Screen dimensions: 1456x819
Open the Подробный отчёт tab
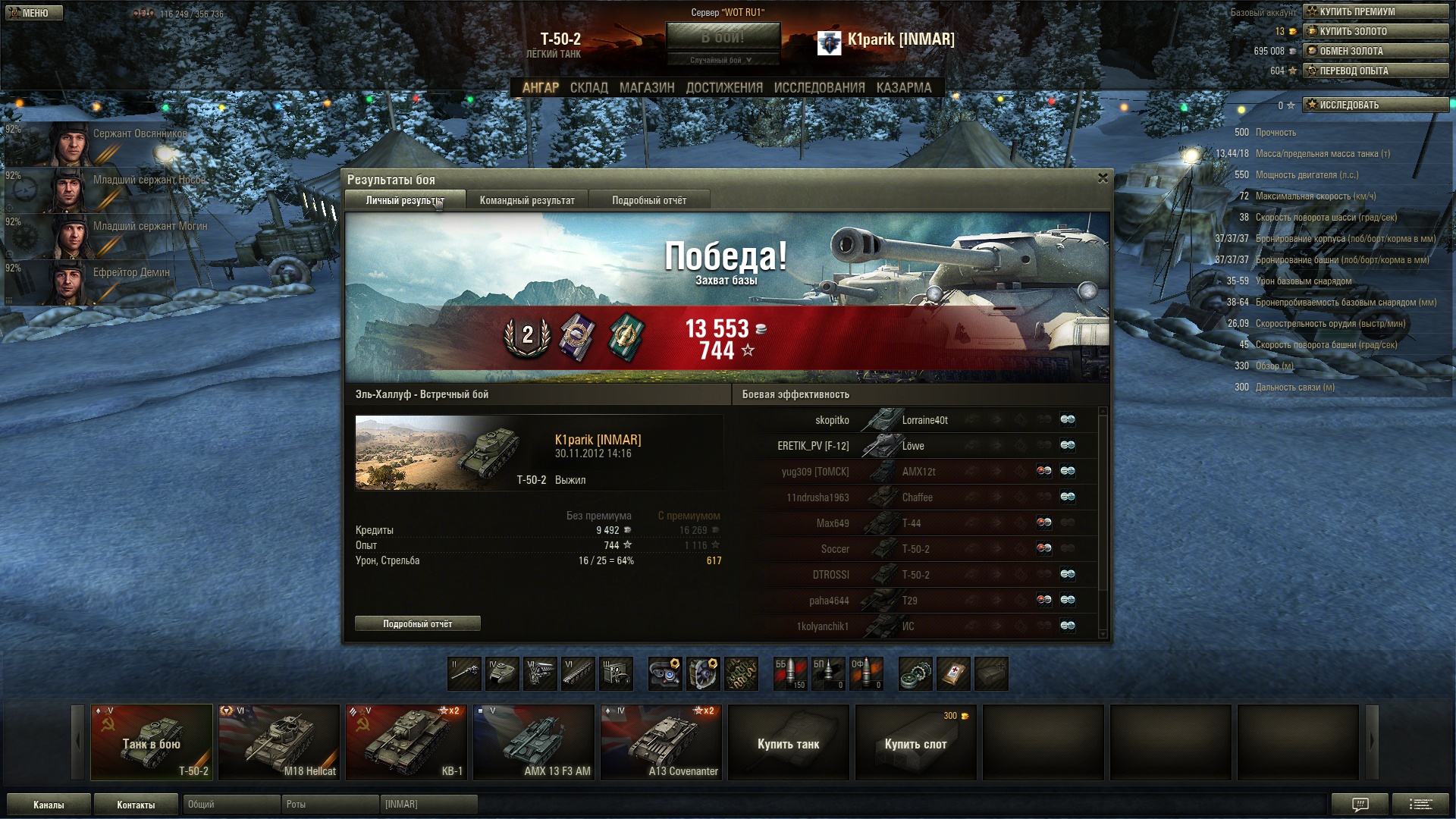point(649,200)
